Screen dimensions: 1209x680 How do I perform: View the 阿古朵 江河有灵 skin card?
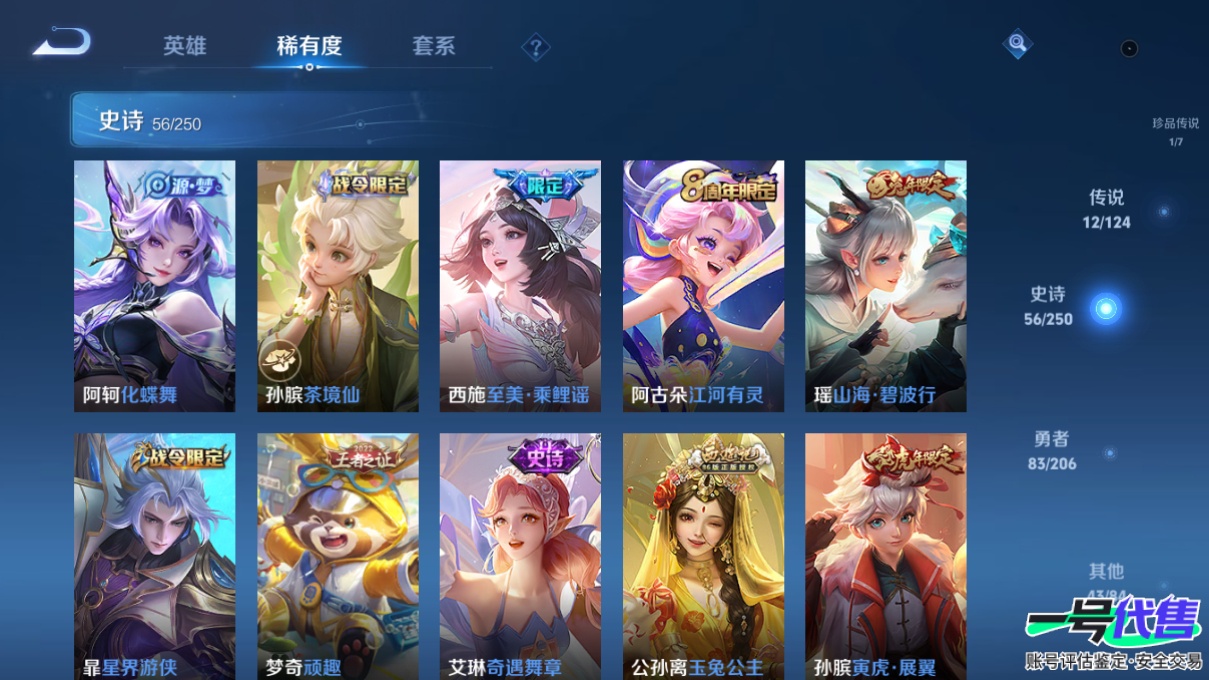pyautogui.click(x=703, y=286)
